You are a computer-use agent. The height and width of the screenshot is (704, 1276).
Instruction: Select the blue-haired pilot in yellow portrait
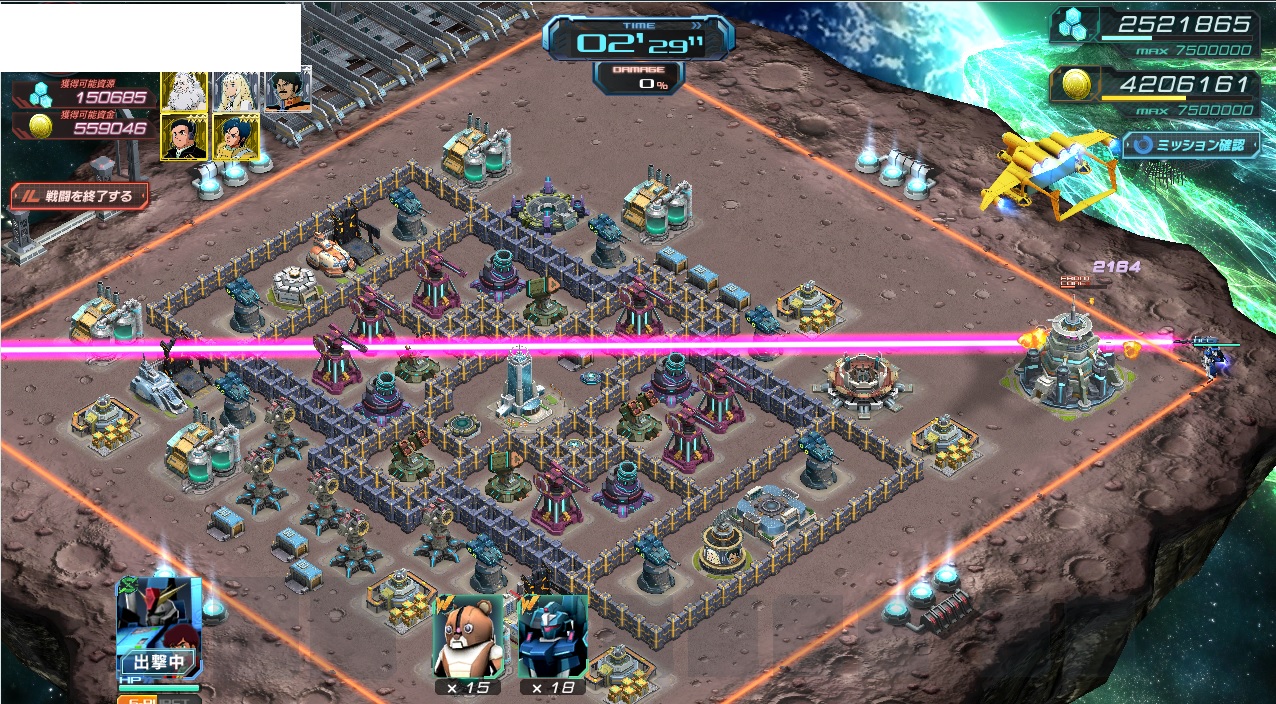[x=236, y=137]
